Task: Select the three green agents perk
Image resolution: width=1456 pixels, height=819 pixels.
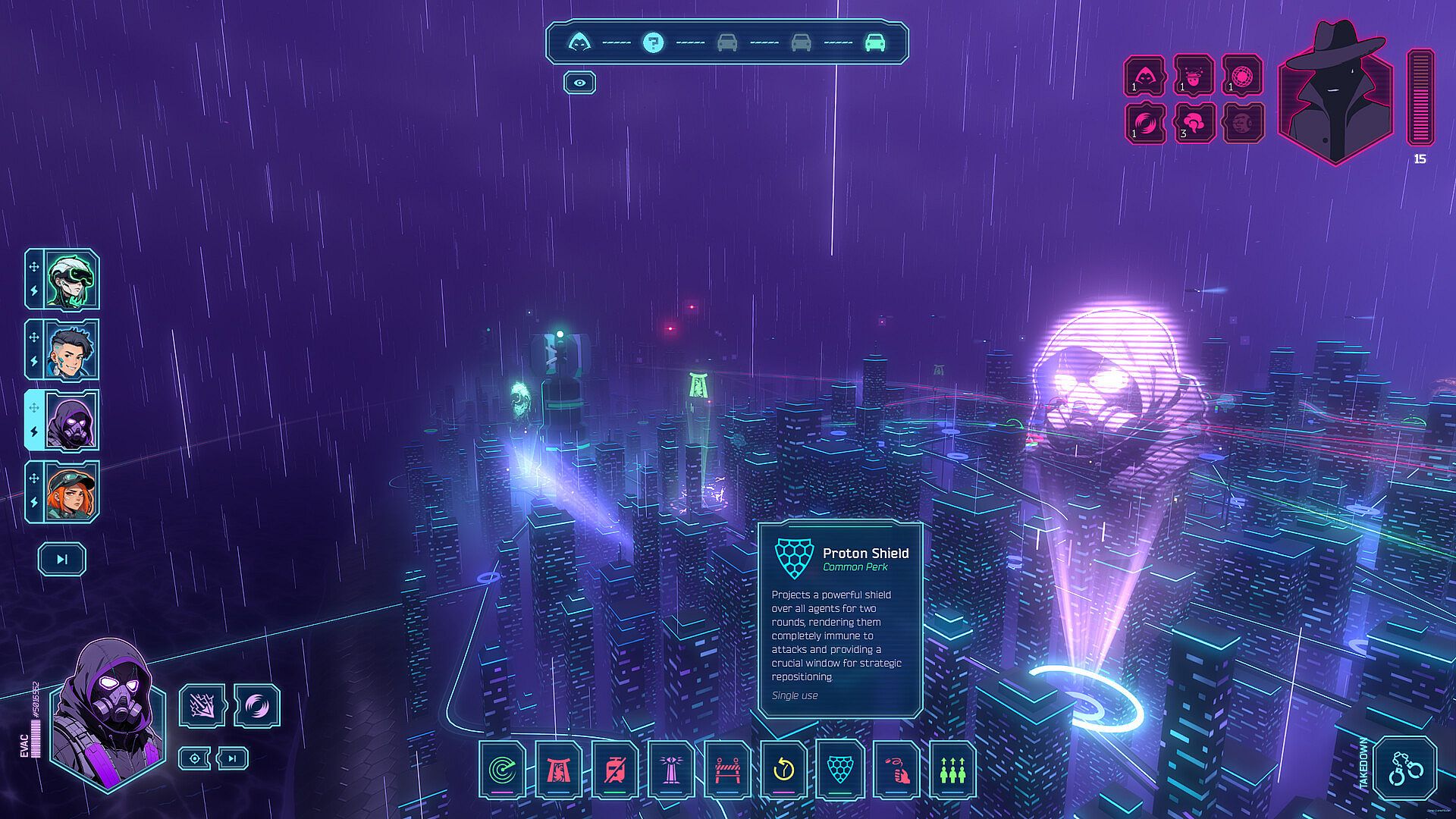Action: click(x=952, y=770)
